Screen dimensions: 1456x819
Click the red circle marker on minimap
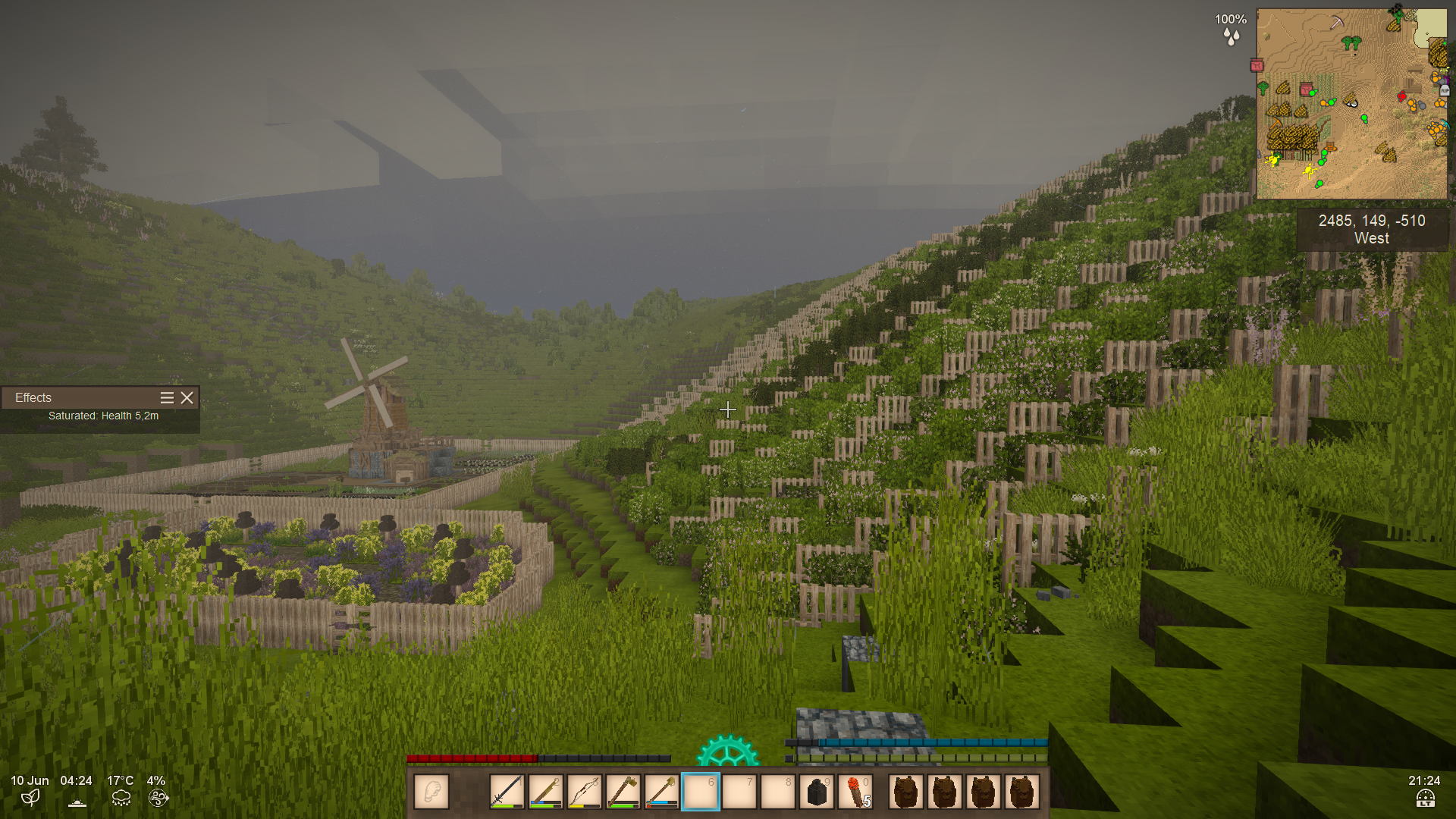click(x=1401, y=96)
